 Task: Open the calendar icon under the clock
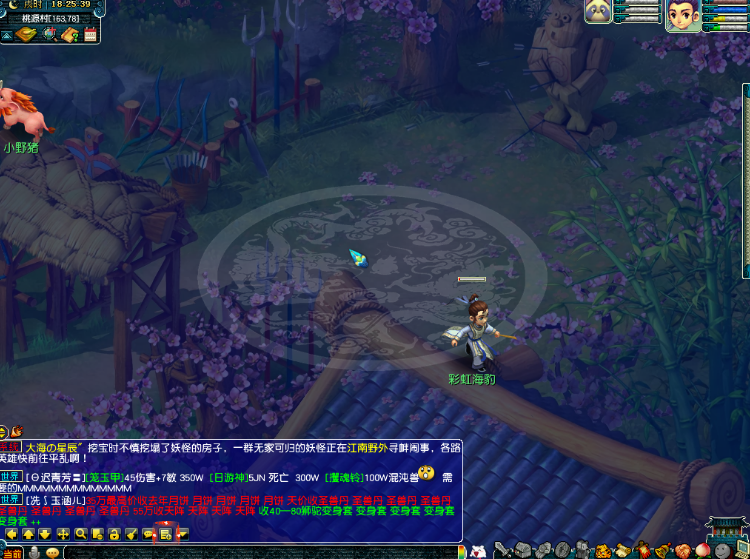coord(90,35)
